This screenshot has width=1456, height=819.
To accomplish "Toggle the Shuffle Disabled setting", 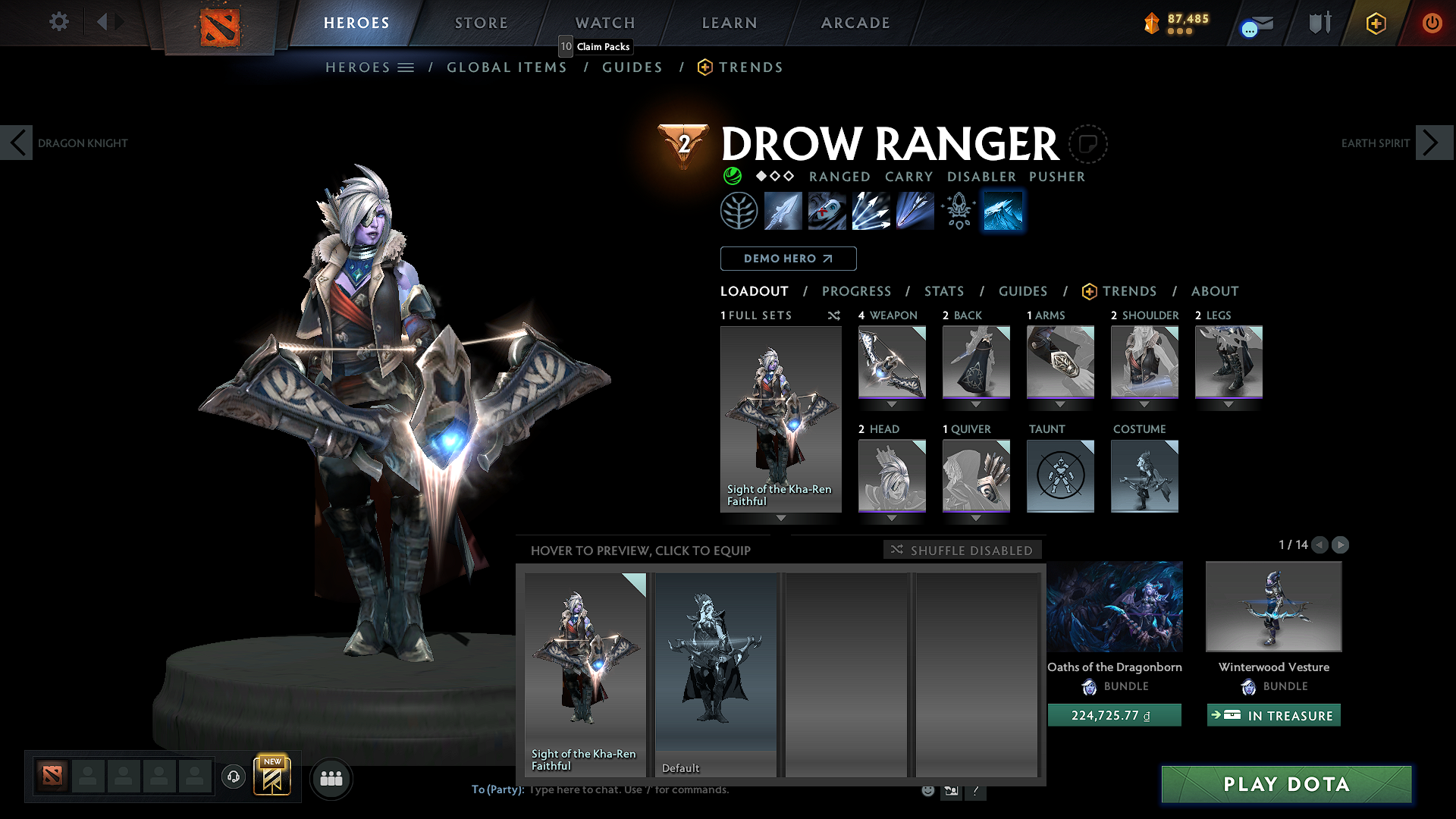I will coord(962,550).
